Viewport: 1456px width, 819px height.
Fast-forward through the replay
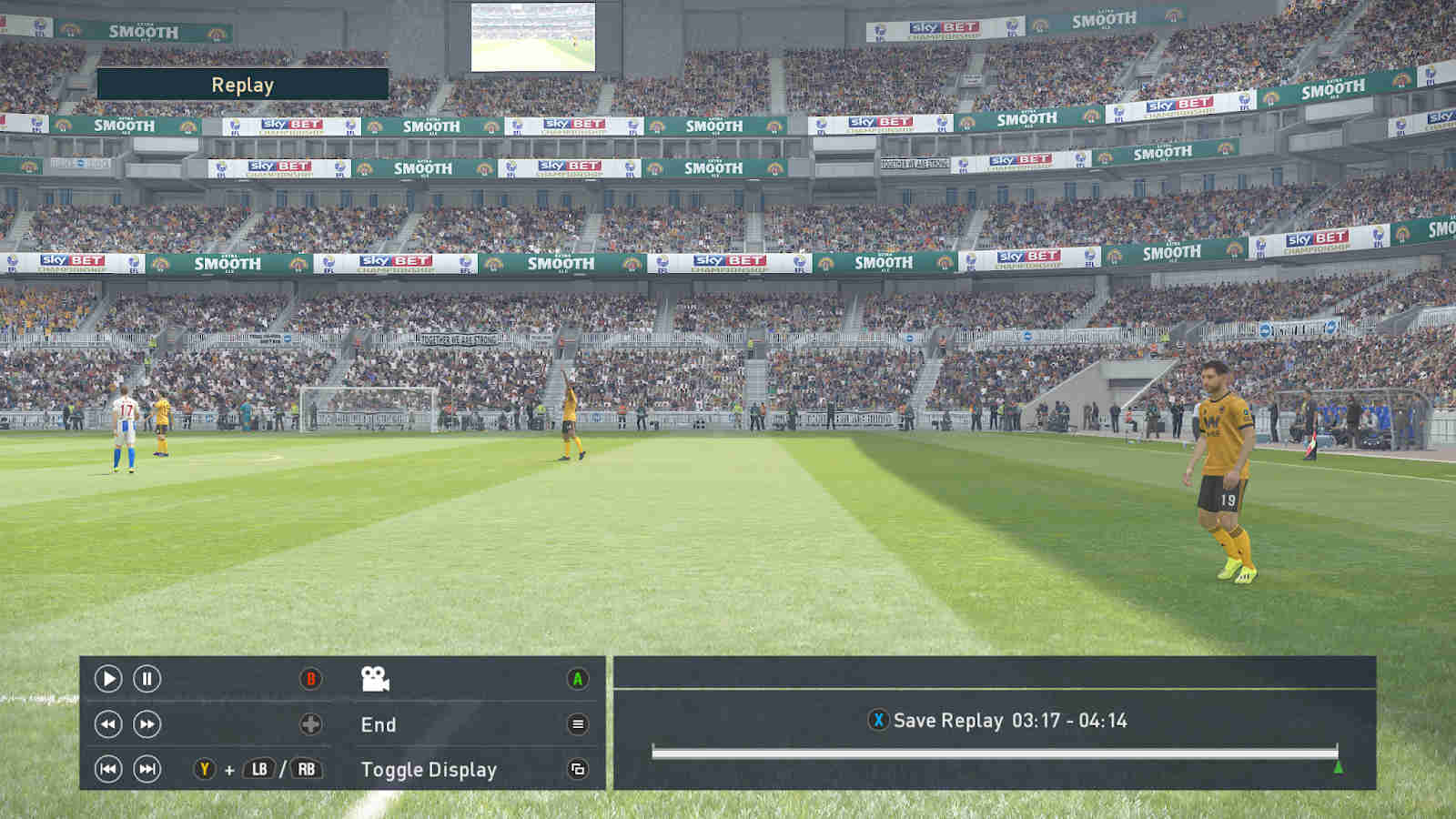(146, 724)
